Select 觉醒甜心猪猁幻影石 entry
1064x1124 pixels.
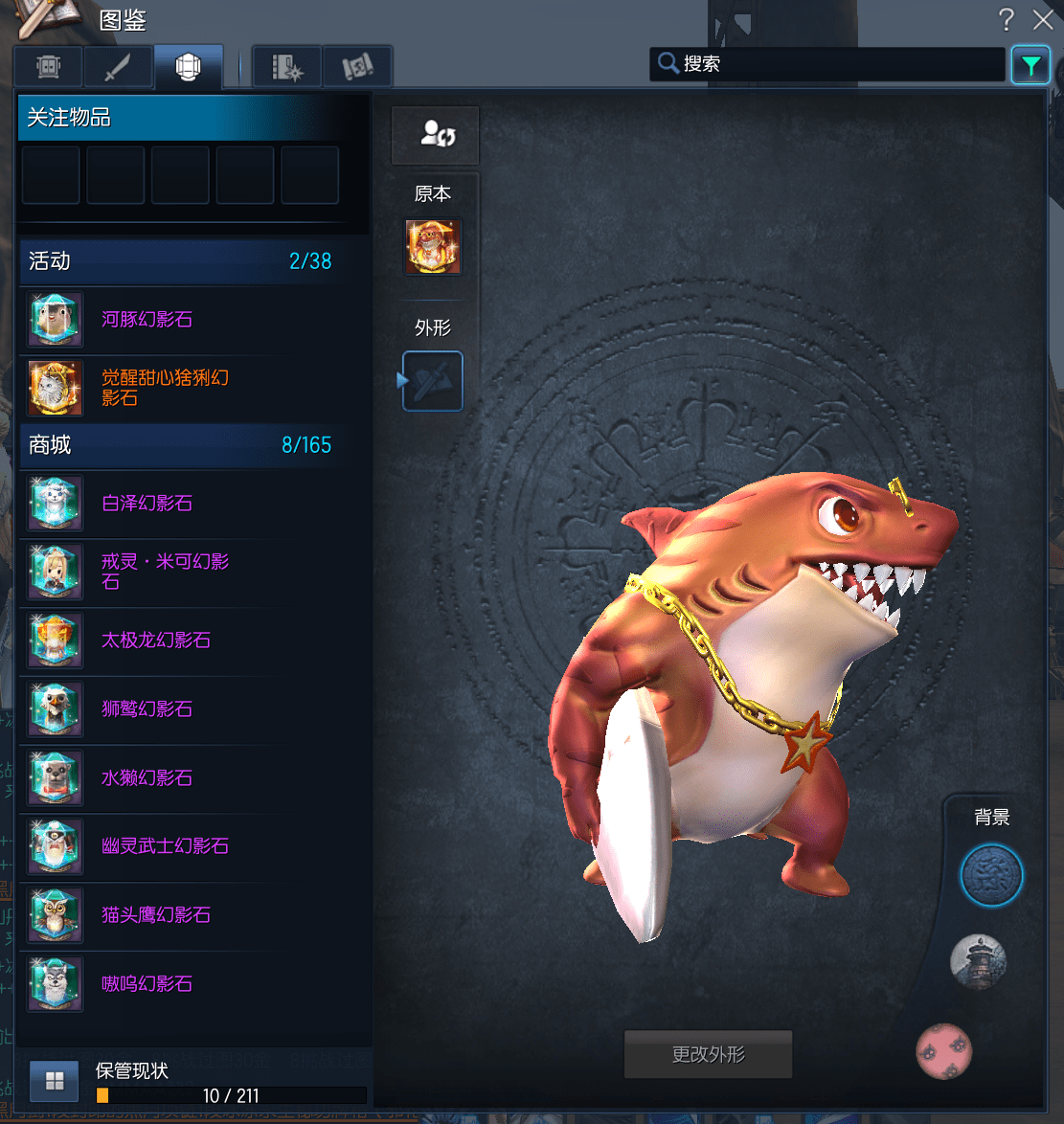pyautogui.click(x=165, y=388)
